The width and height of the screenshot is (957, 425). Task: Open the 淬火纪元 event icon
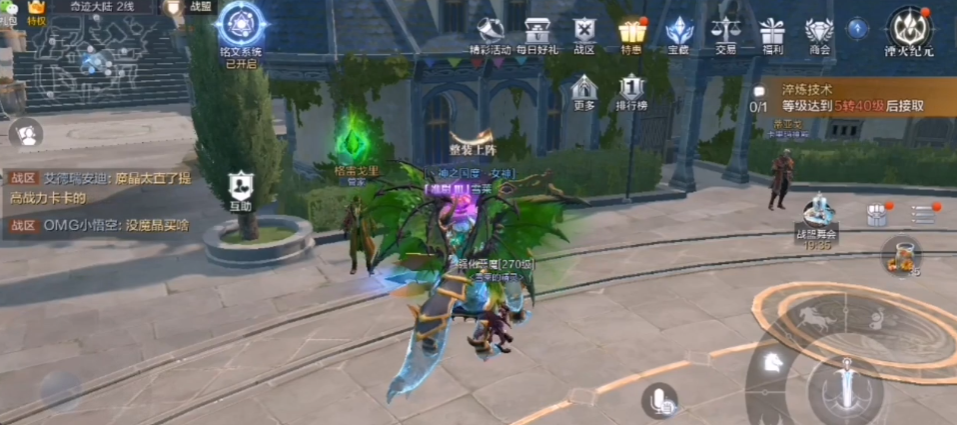point(909,30)
